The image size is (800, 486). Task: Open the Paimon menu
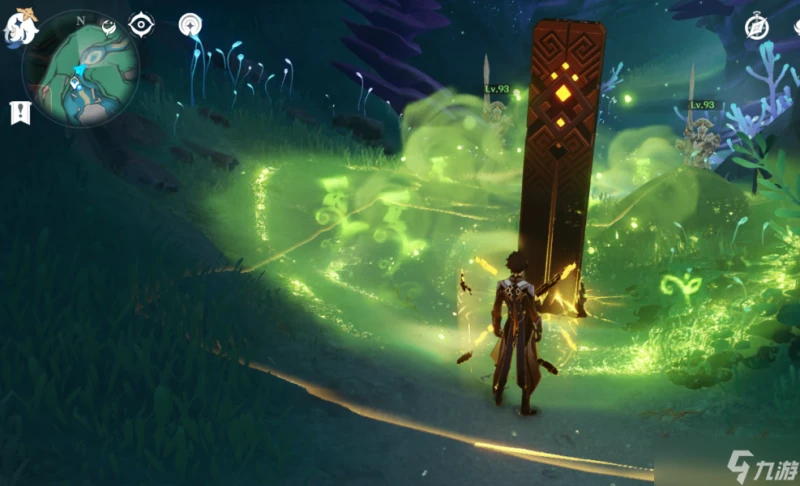point(19,28)
